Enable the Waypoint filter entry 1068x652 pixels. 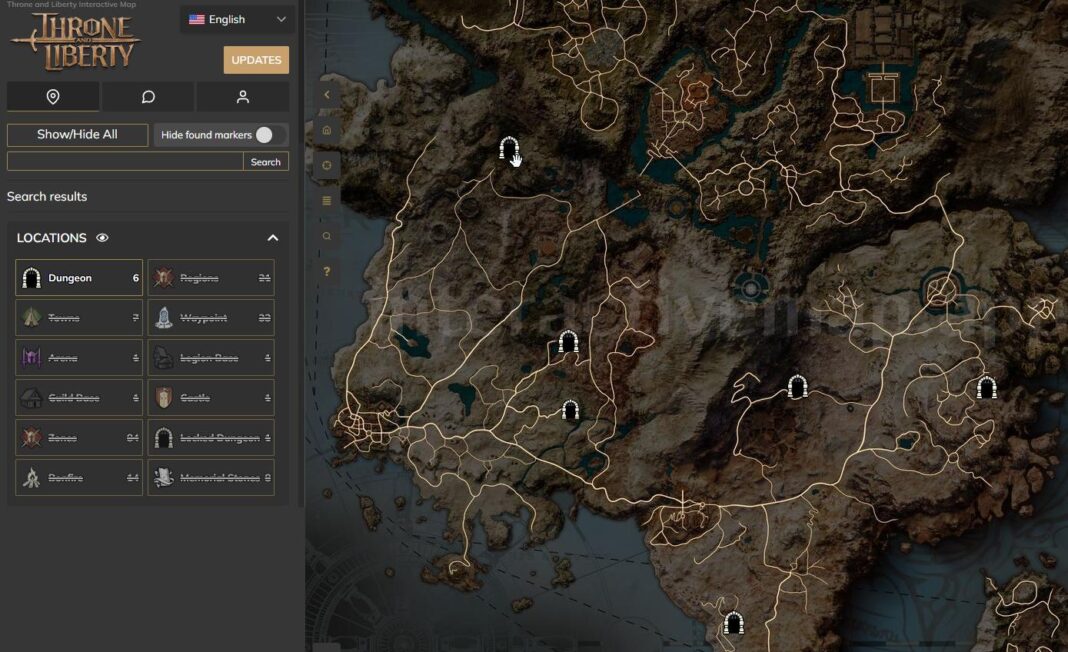pyautogui.click(x=211, y=318)
